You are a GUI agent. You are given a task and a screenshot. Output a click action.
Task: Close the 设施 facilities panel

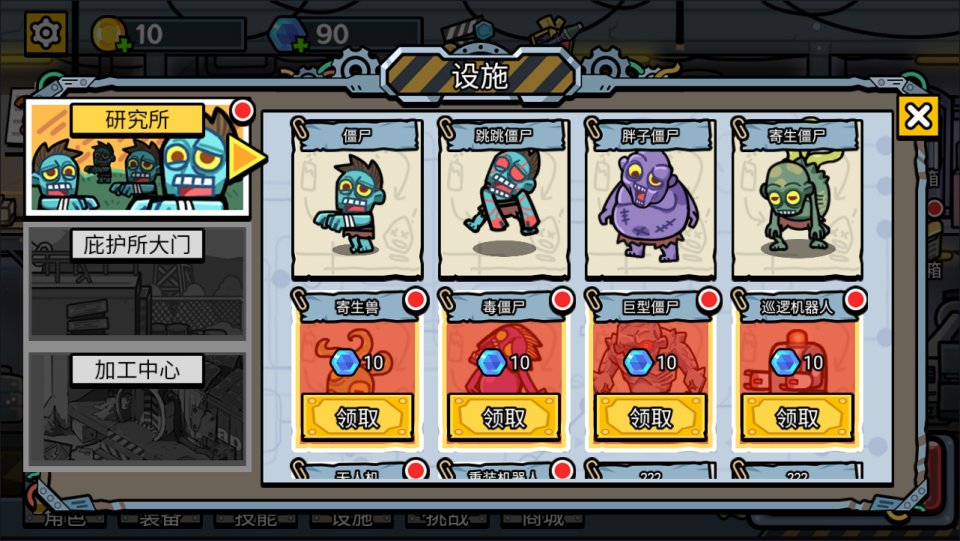coord(917,118)
